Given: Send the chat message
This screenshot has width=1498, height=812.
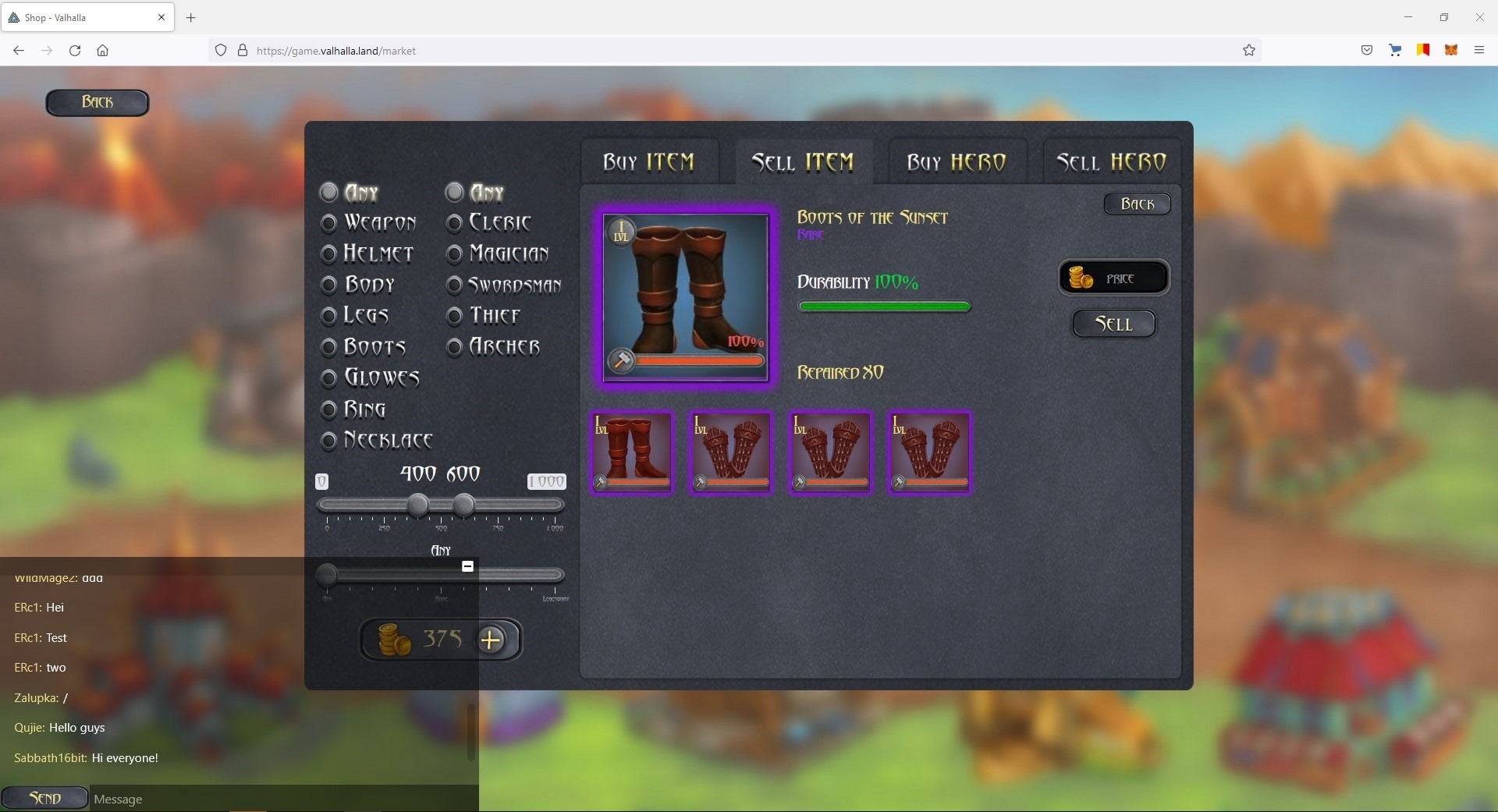Looking at the screenshot, I should pyautogui.click(x=44, y=798).
